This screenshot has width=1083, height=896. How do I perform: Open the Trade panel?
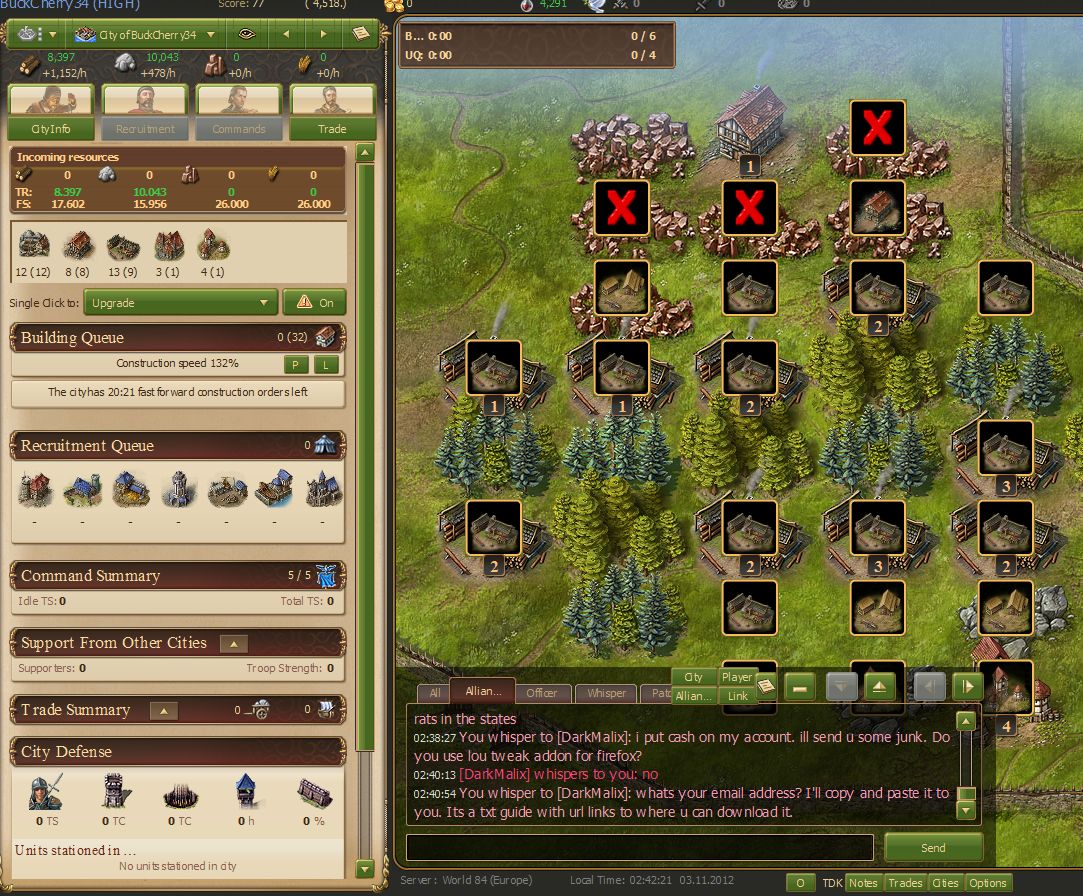point(332,129)
